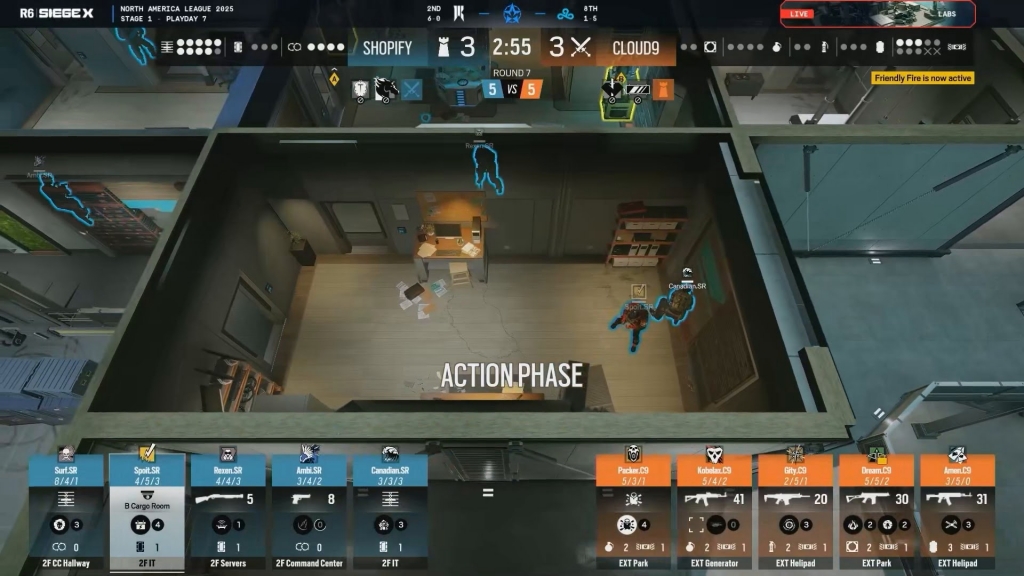This screenshot has height=576, width=1024.
Task: Dismiss the Friendly Fire active notice
Action: [x=922, y=78]
